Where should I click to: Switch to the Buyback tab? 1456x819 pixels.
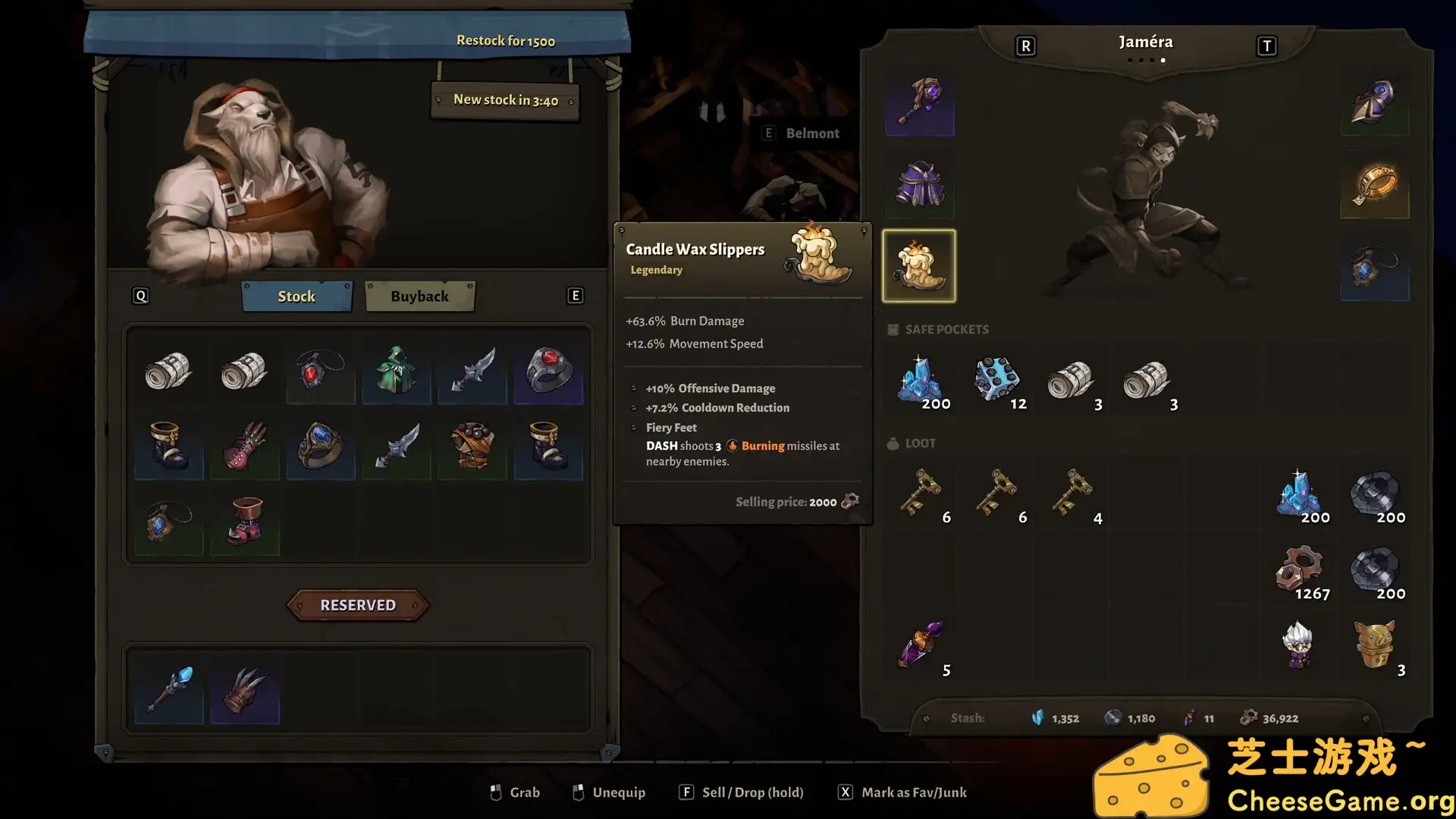419,296
